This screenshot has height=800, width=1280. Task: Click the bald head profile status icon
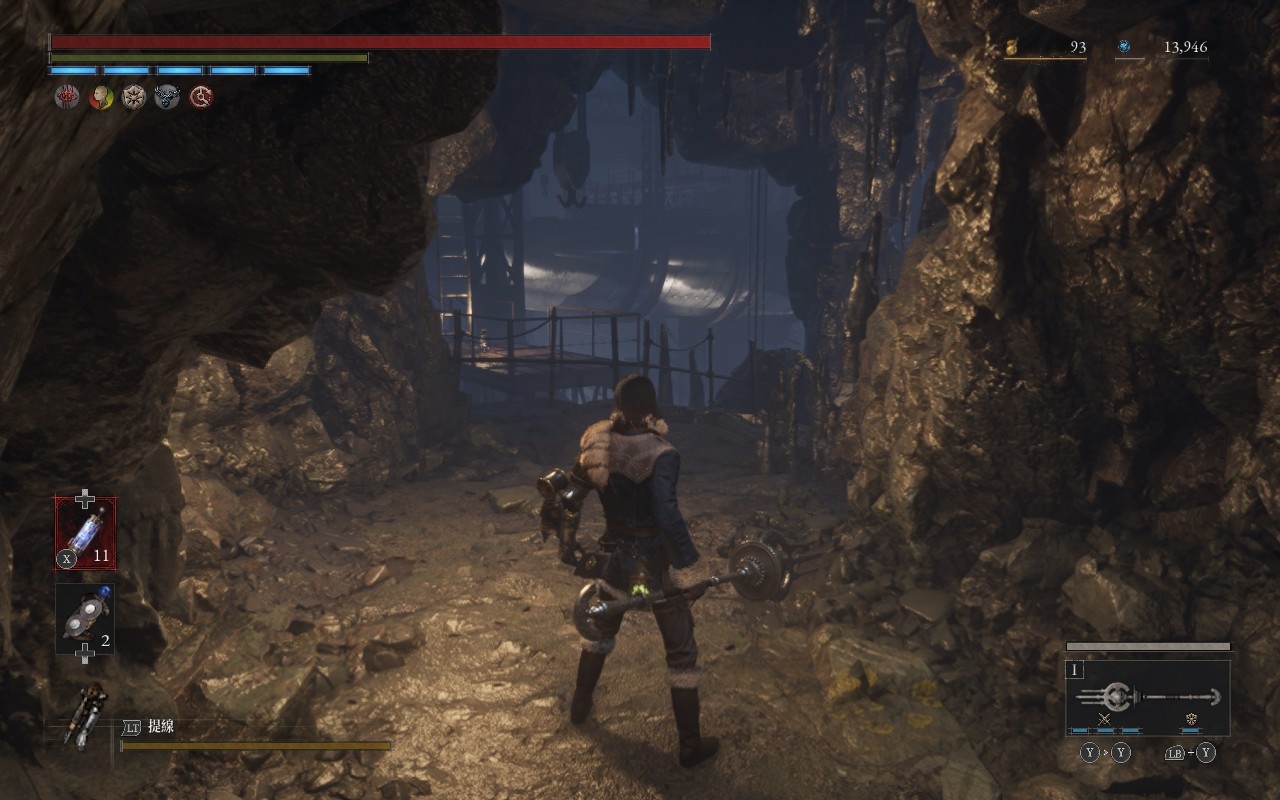(x=100, y=97)
